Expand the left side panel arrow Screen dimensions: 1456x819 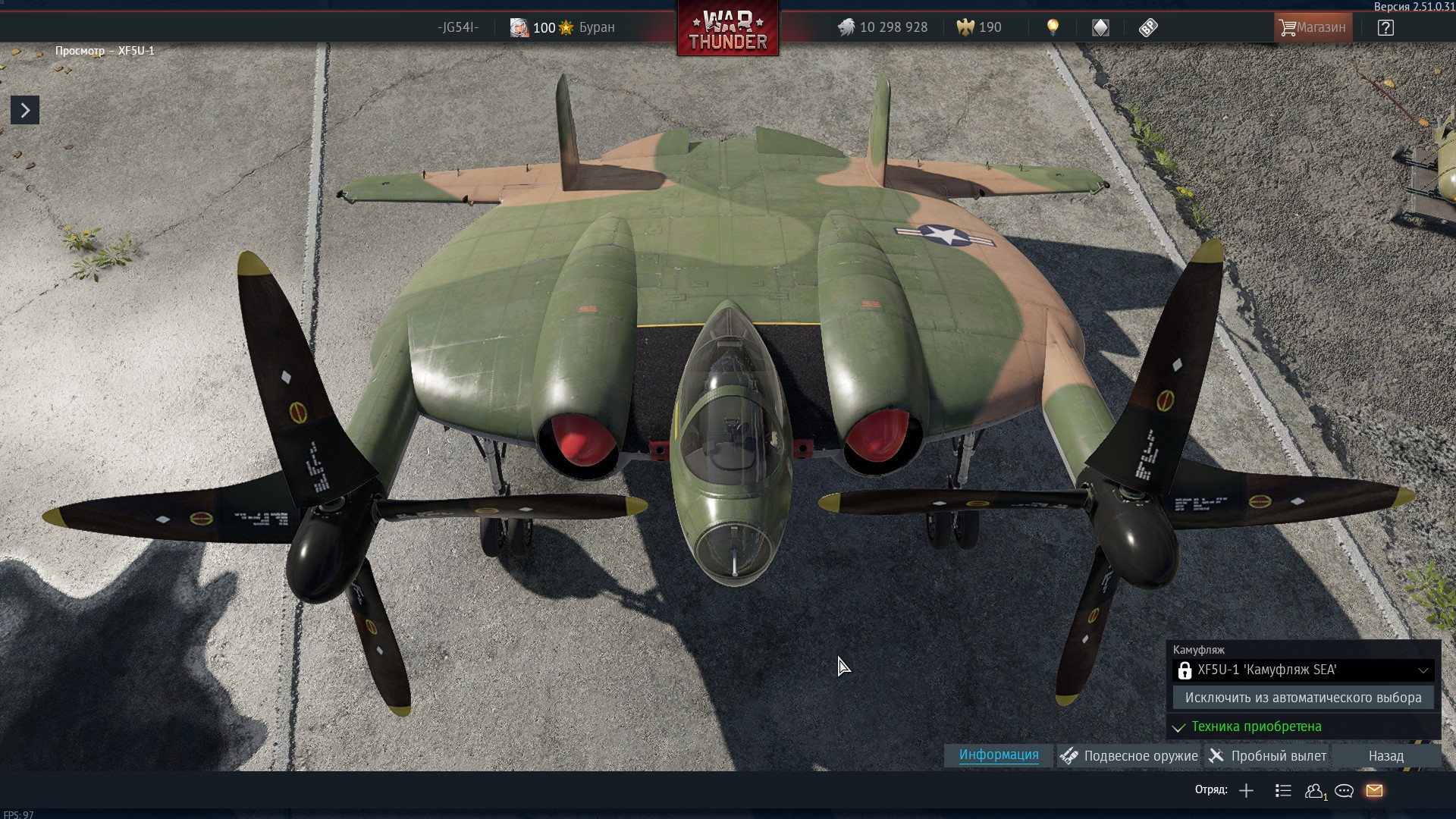[x=25, y=111]
